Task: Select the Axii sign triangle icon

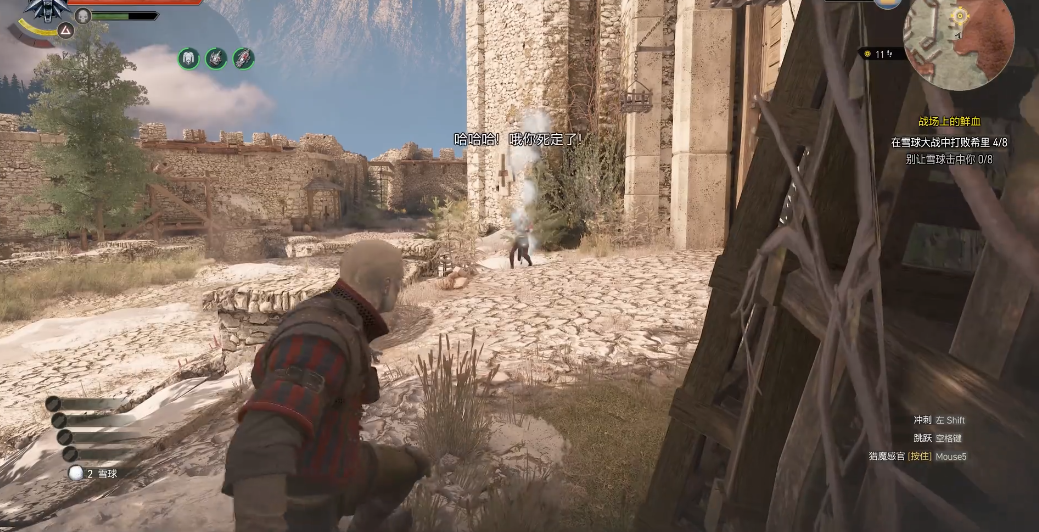Action: [x=65, y=30]
